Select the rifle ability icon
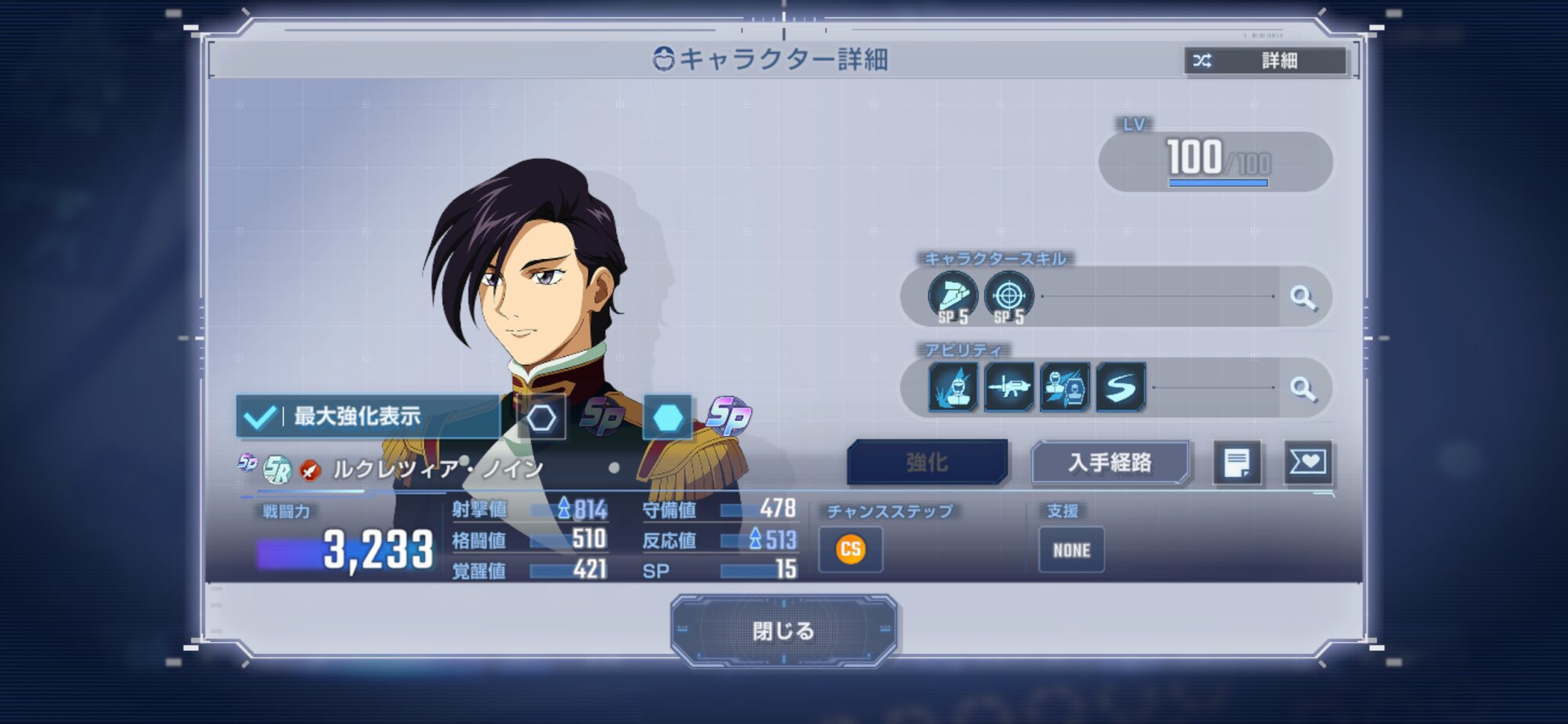The height and width of the screenshot is (724, 1568). 1009,387
